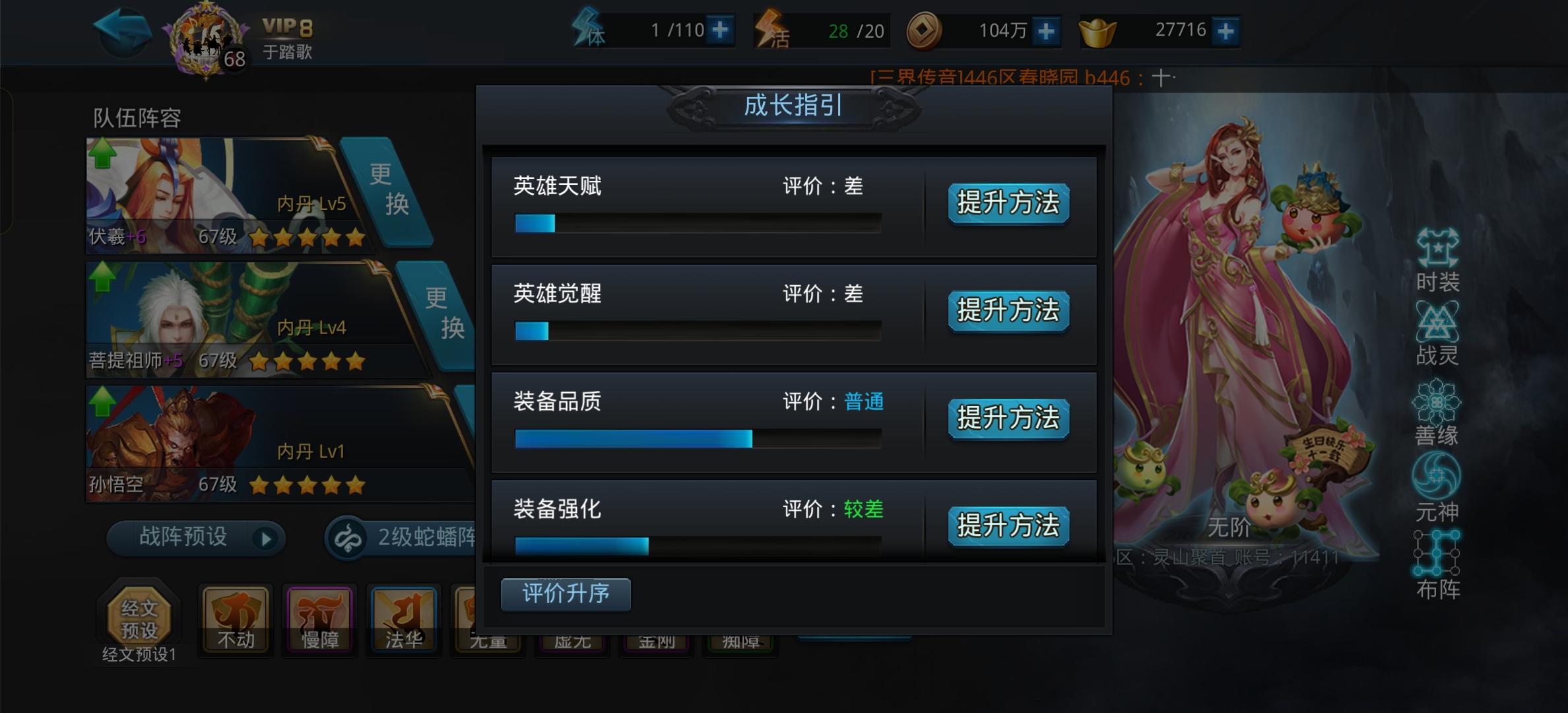Select the 不动 scripture icon
The height and width of the screenshot is (713, 1568).
click(235, 619)
